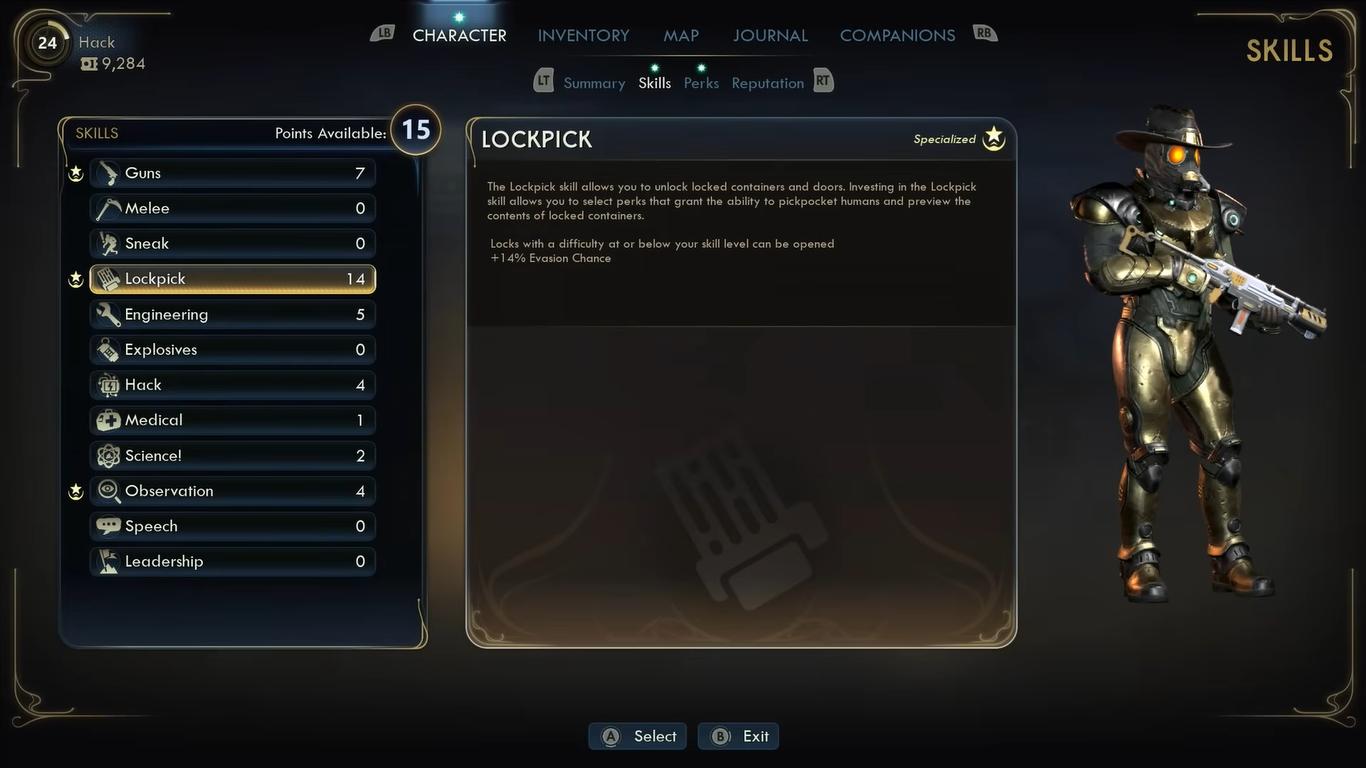Screen dimensions: 1366x768
Task: Switch to the Perks sub-tab
Action: click(x=701, y=83)
